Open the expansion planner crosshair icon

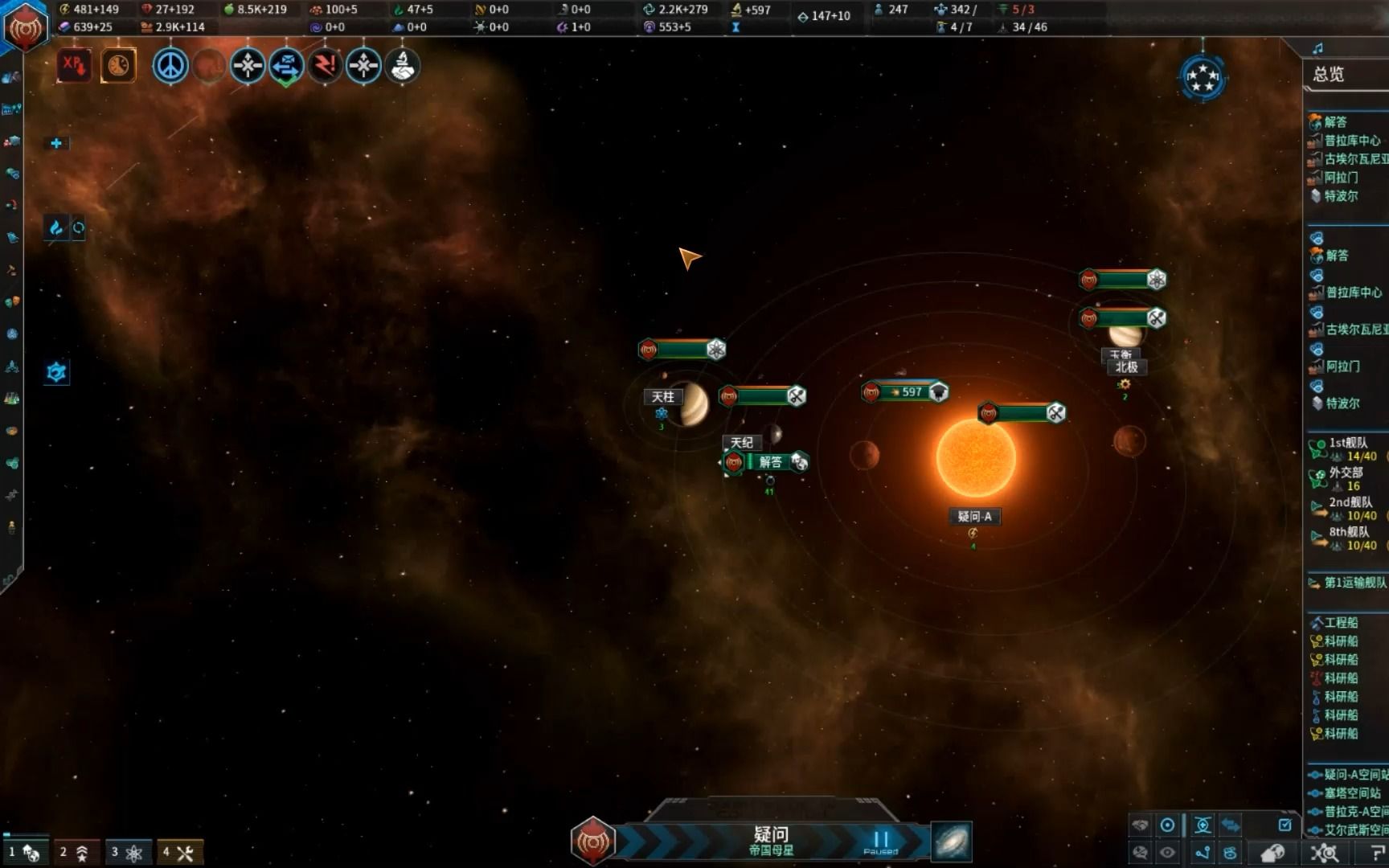coord(248,66)
